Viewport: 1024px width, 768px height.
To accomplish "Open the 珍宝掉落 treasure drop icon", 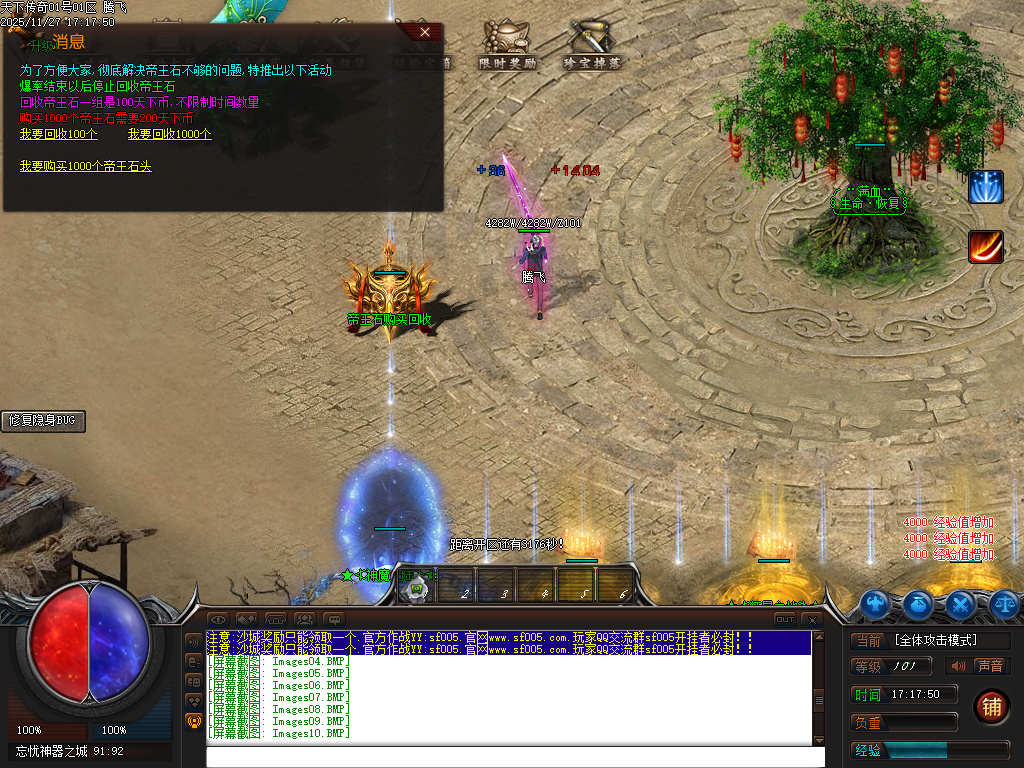I will point(592,44).
